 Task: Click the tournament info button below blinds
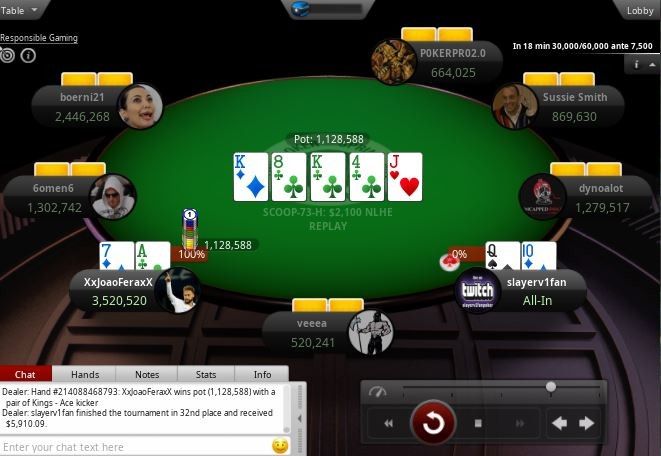coord(637,64)
